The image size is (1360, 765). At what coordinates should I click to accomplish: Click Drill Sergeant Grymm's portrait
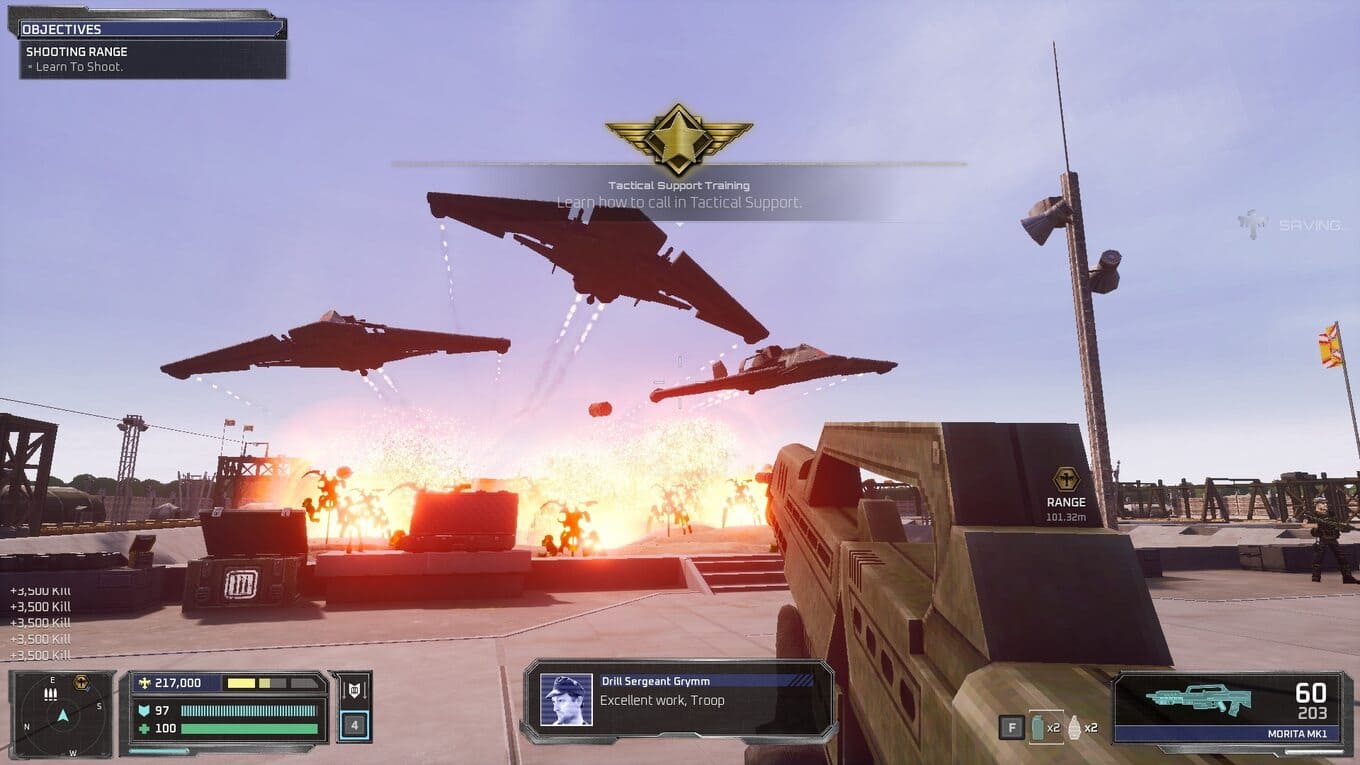coord(566,699)
